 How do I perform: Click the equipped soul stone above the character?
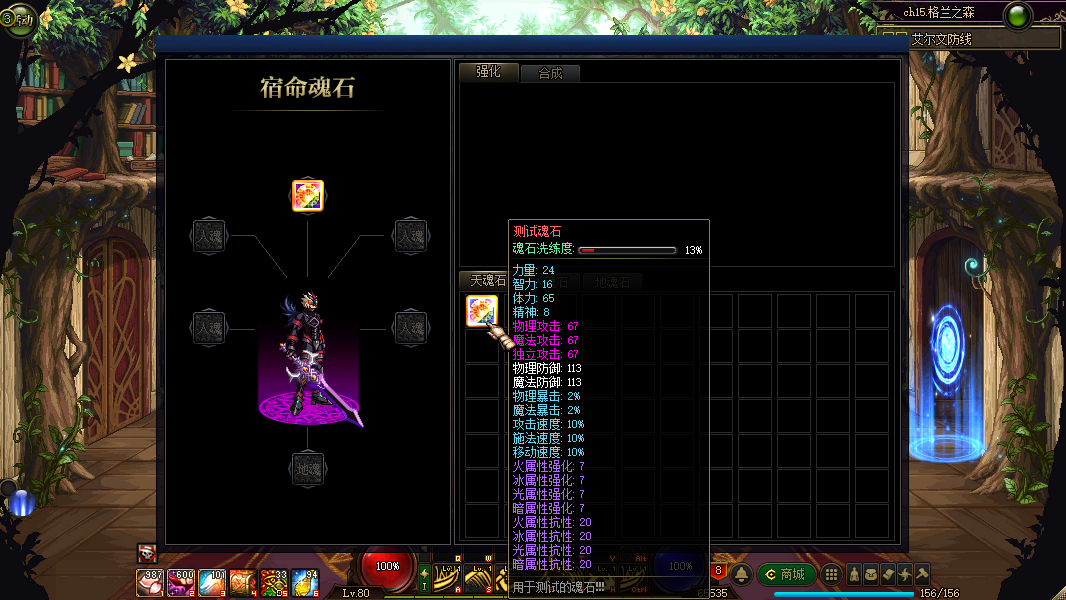click(307, 196)
